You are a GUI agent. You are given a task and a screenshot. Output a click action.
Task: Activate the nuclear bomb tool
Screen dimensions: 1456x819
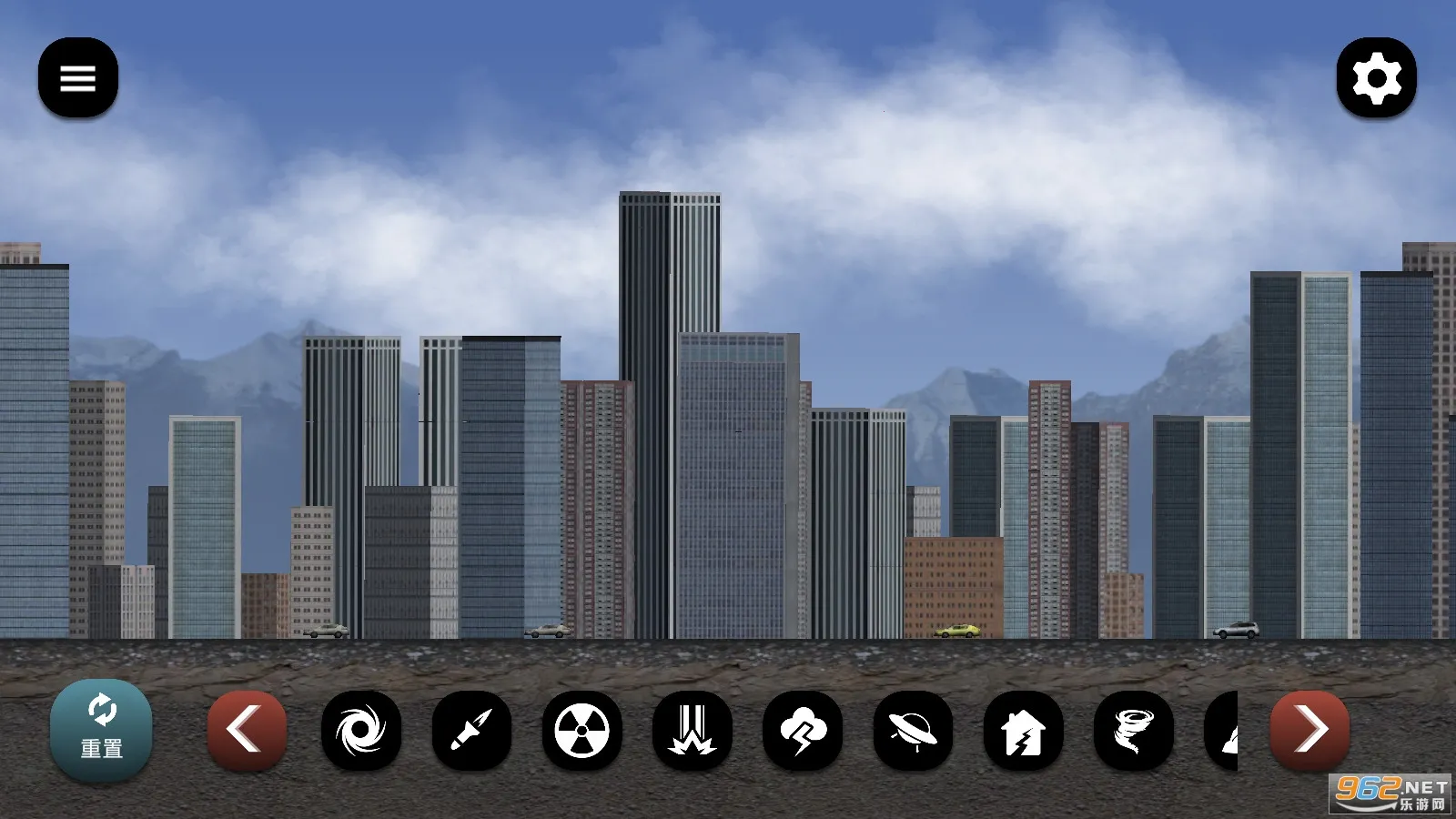click(582, 731)
